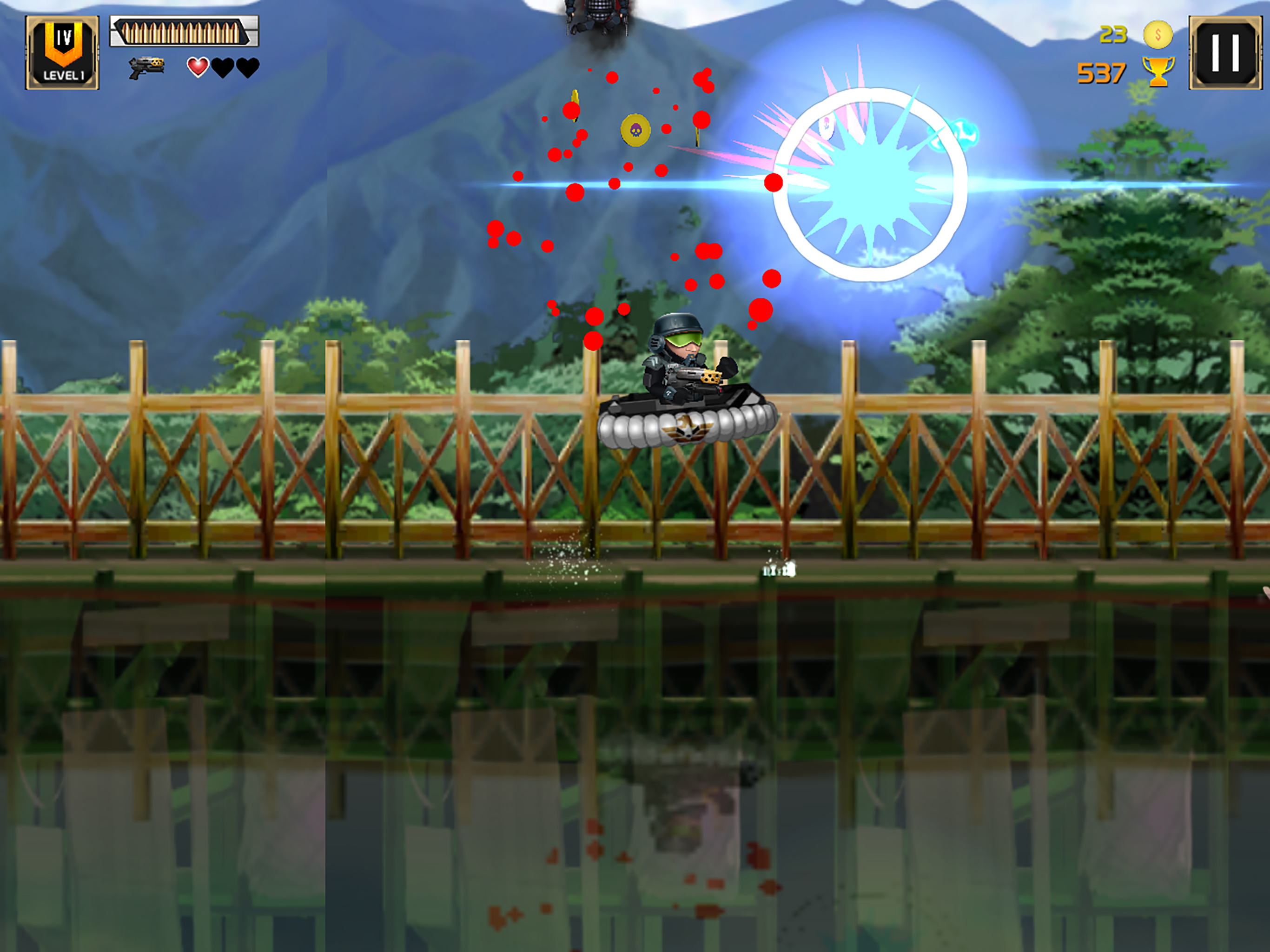Click the first filled health heart
This screenshot has height=952, width=1270.
pyautogui.click(x=198, y=68)
